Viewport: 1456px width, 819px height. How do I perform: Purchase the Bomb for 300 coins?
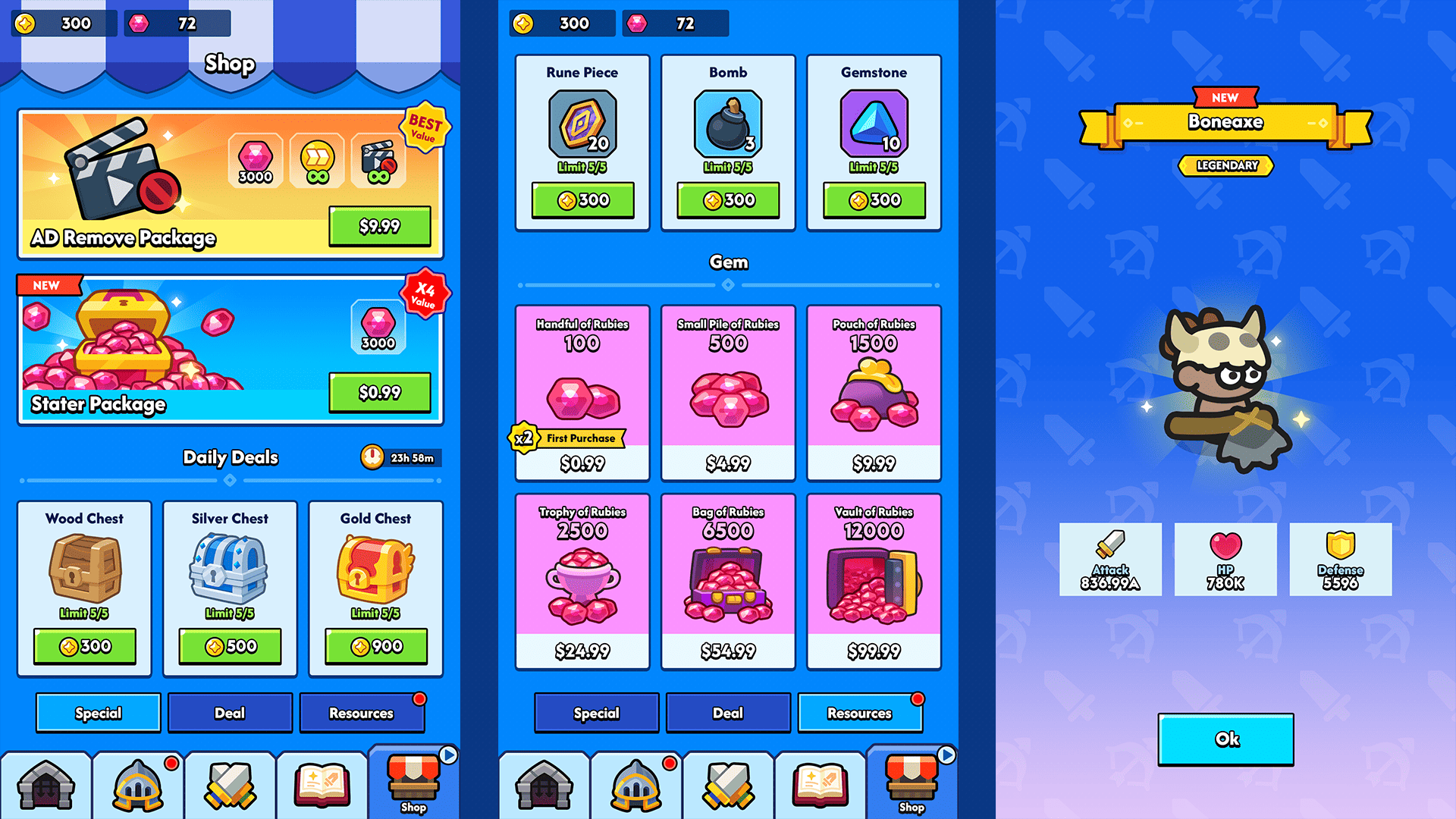pos(728,200)
